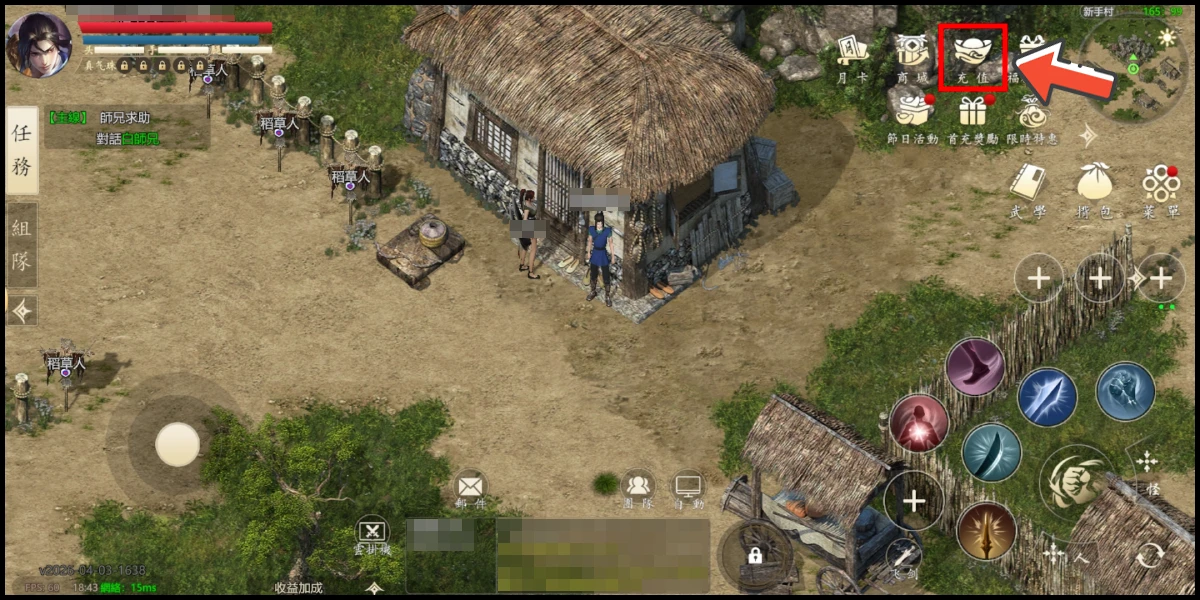Activate the red glowing figure skill
This screenshot has width=1200, height=600.
coord(918,423)
